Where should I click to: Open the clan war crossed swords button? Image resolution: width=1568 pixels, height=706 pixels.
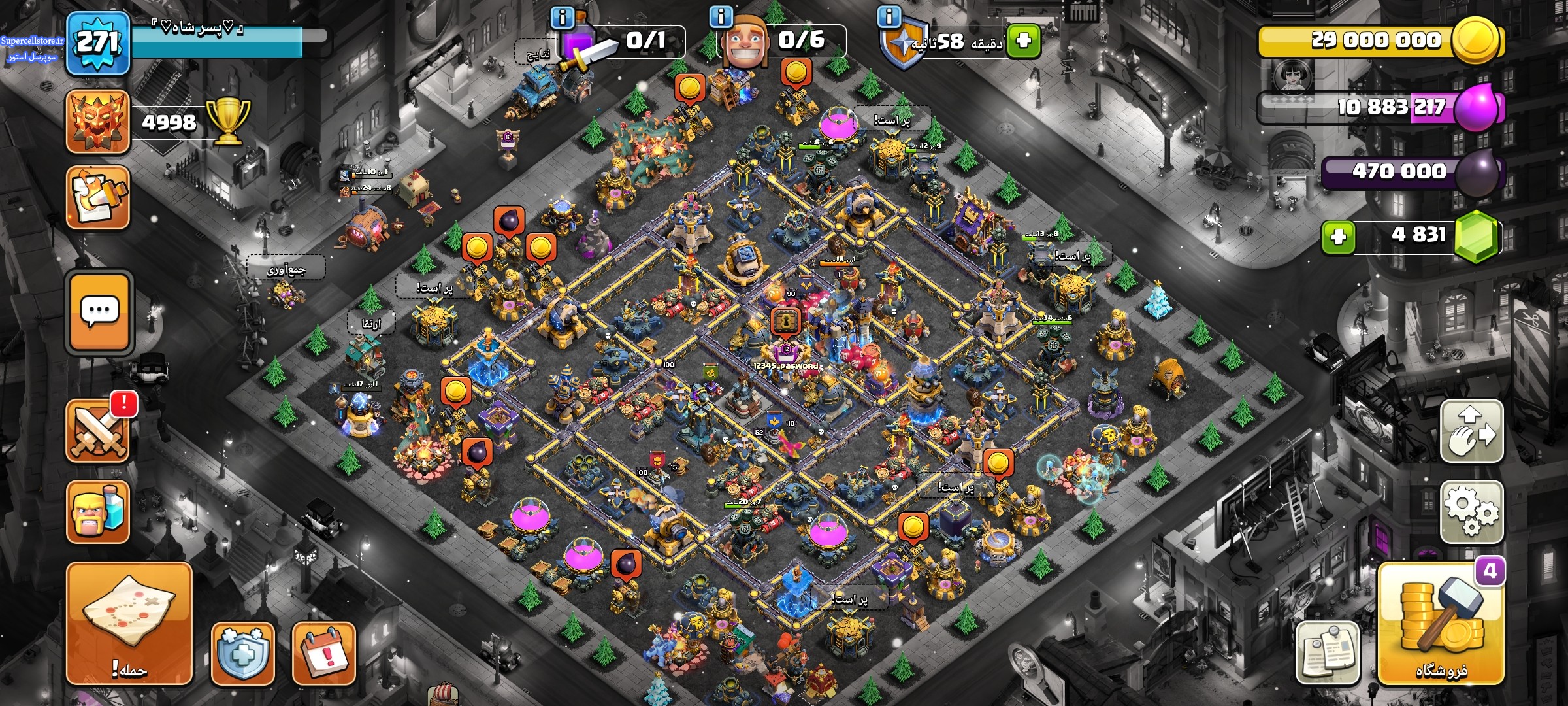point(99,431)
